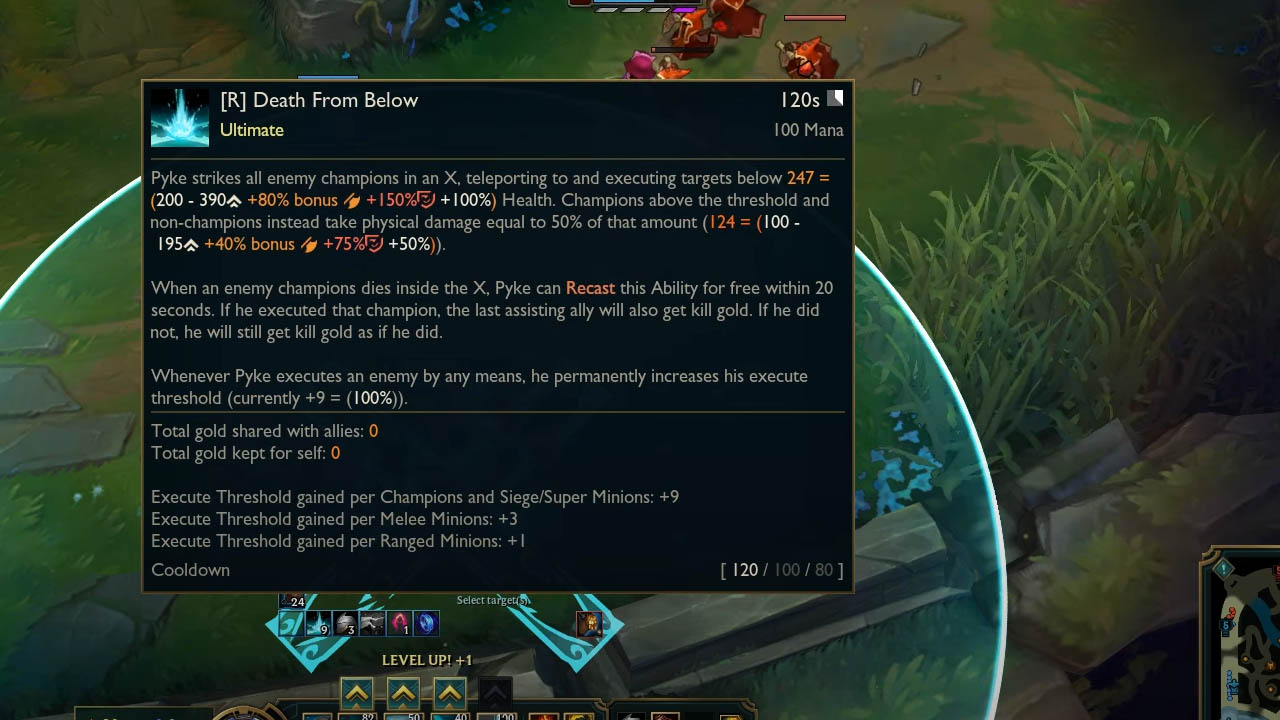
Task: Click the orange tower icon on the minimap
Action: (1270, 664)
